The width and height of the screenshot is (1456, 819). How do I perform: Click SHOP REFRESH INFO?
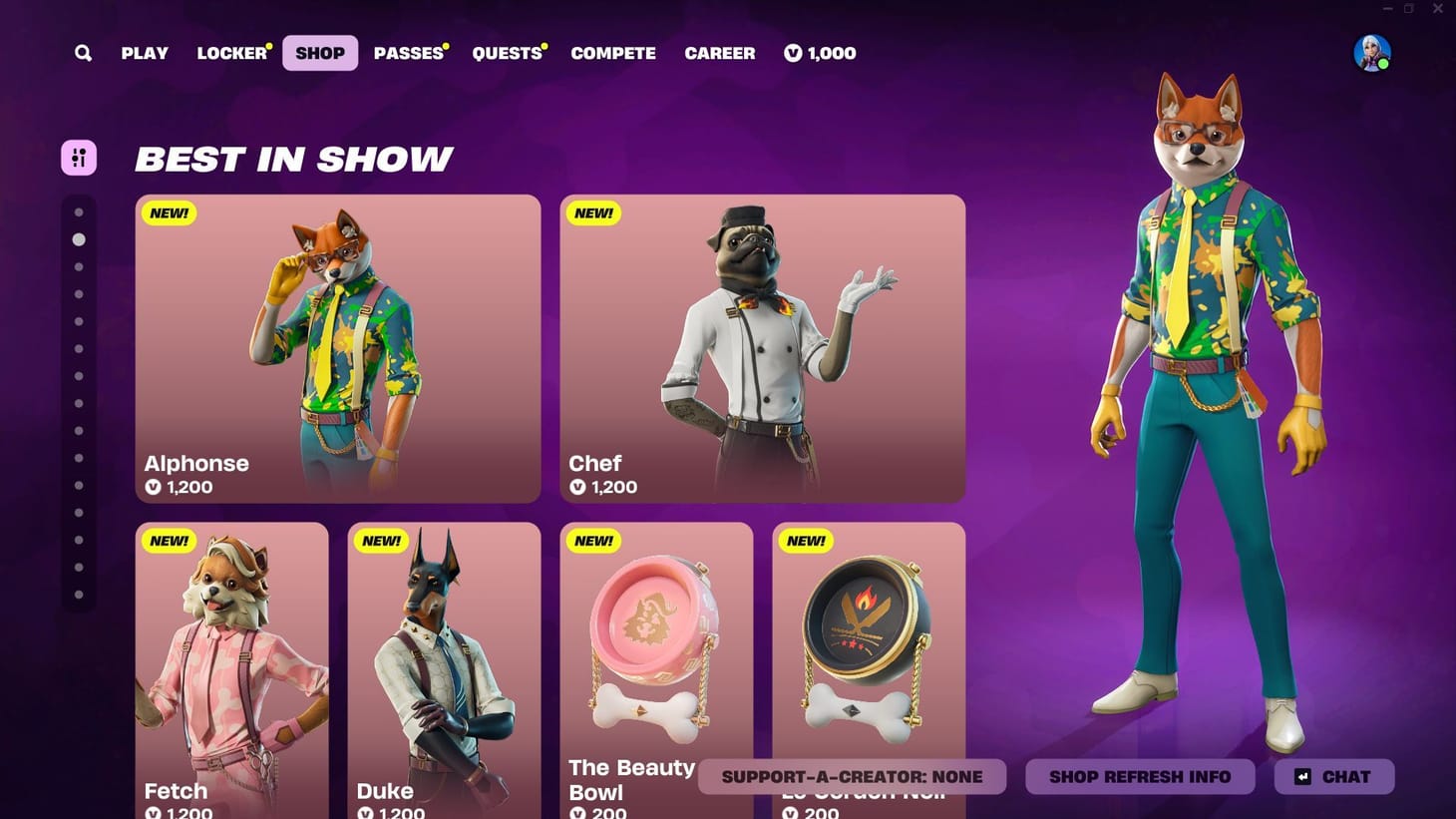tap(1140, 776)
